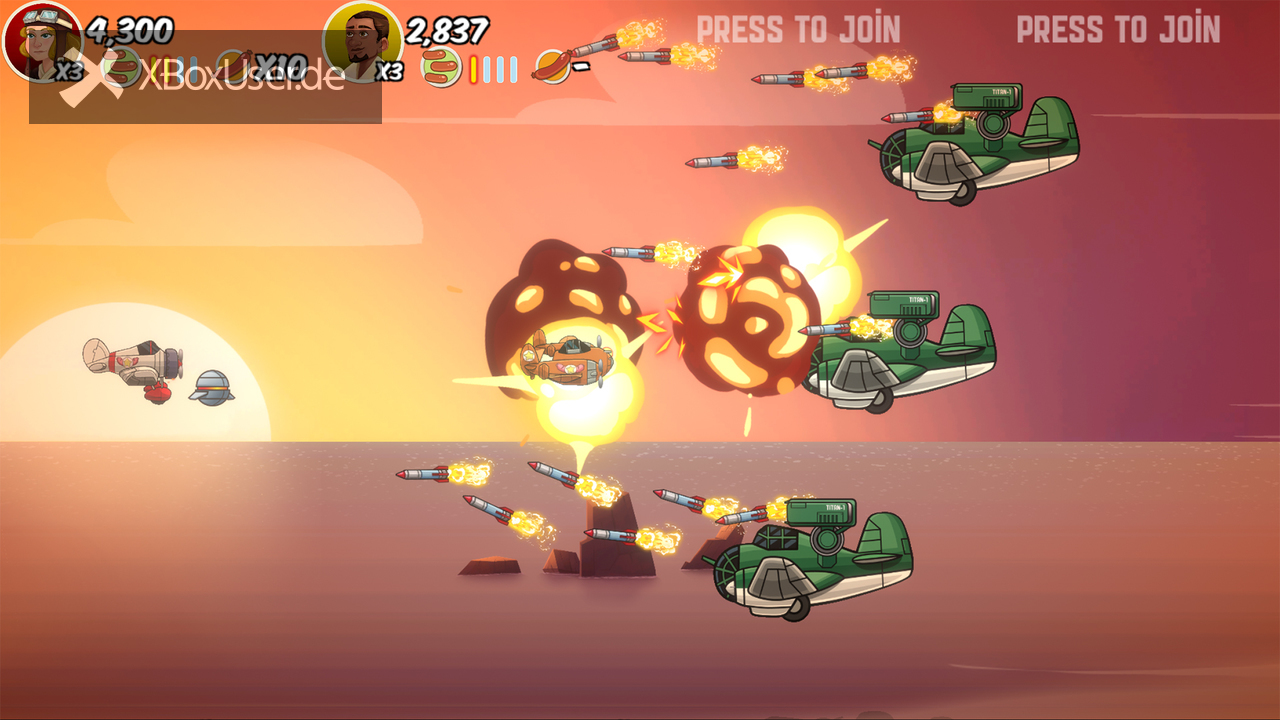Click second player's single sausage special icon

551,67
